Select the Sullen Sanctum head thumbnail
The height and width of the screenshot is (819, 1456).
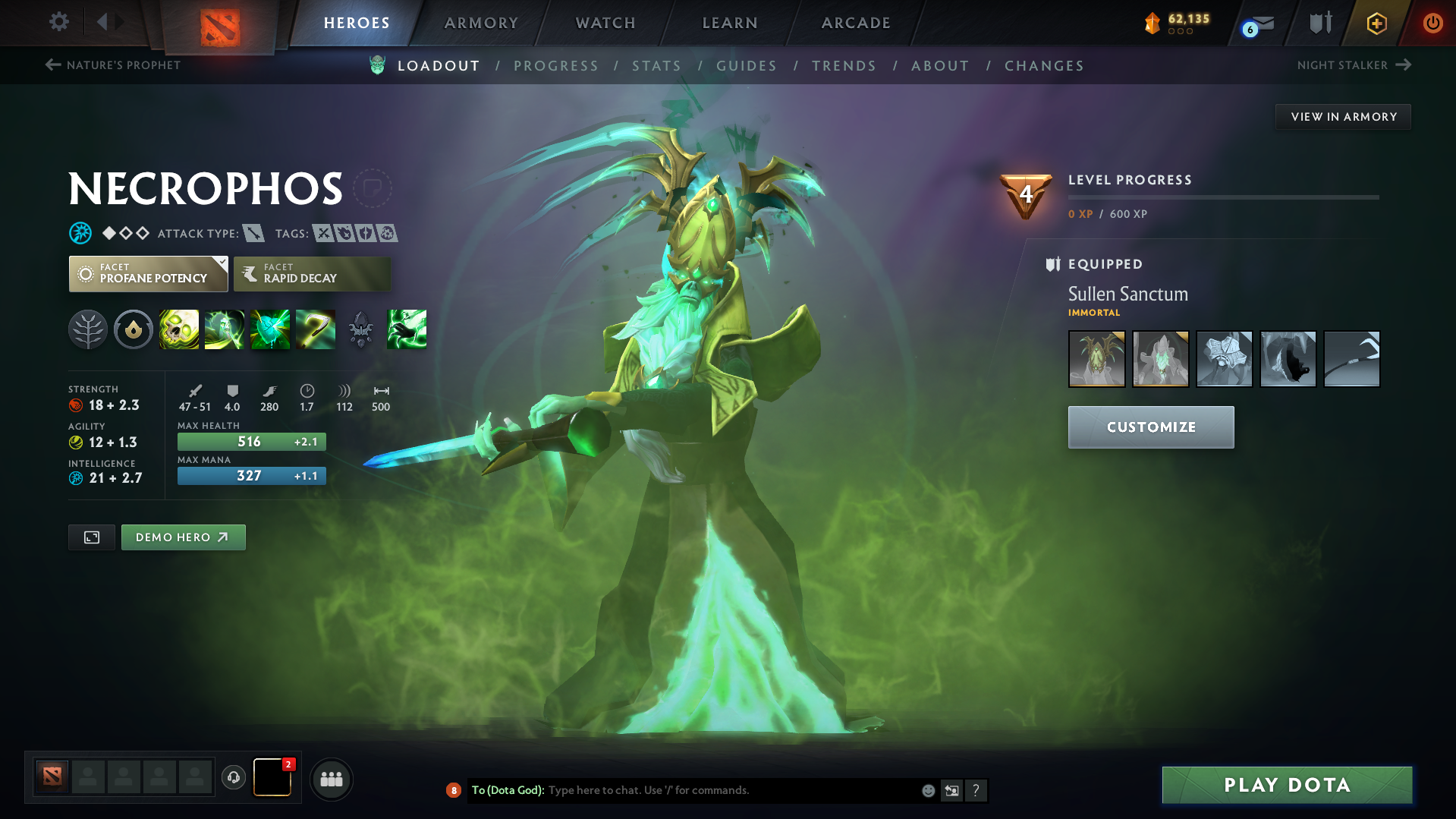point(1096,358)
